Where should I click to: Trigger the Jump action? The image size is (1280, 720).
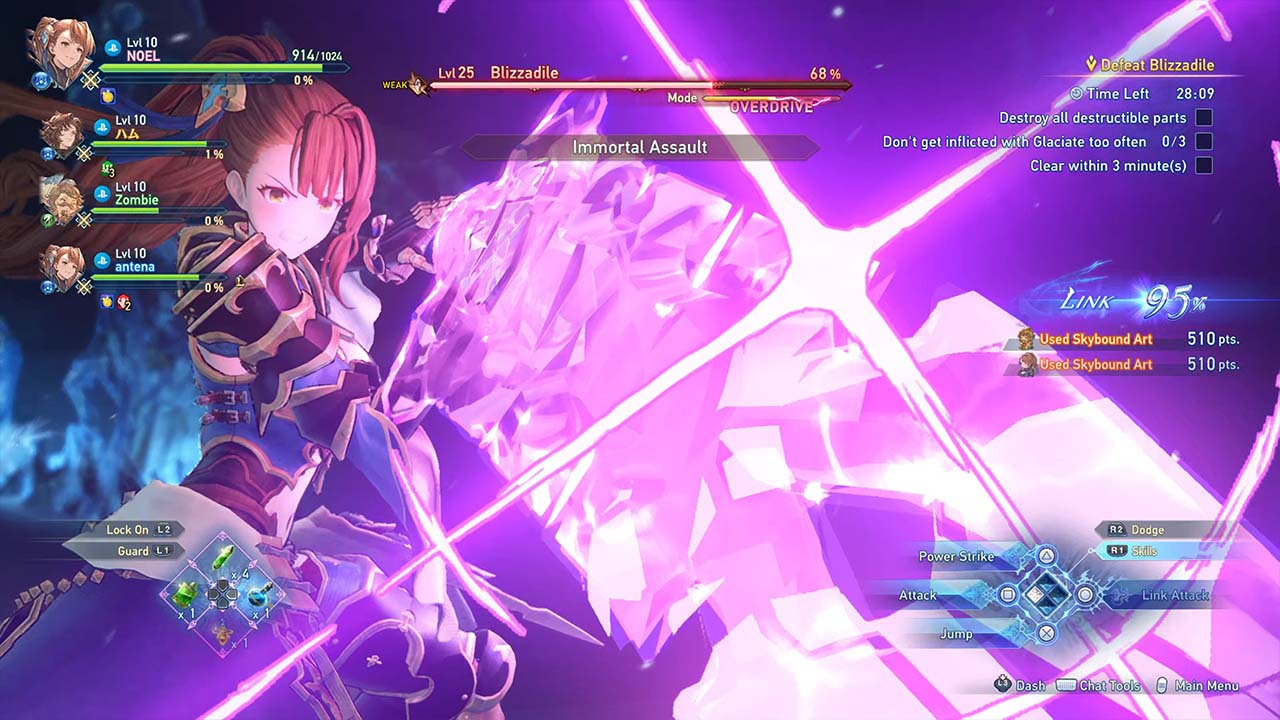(x=1045, y=633)
